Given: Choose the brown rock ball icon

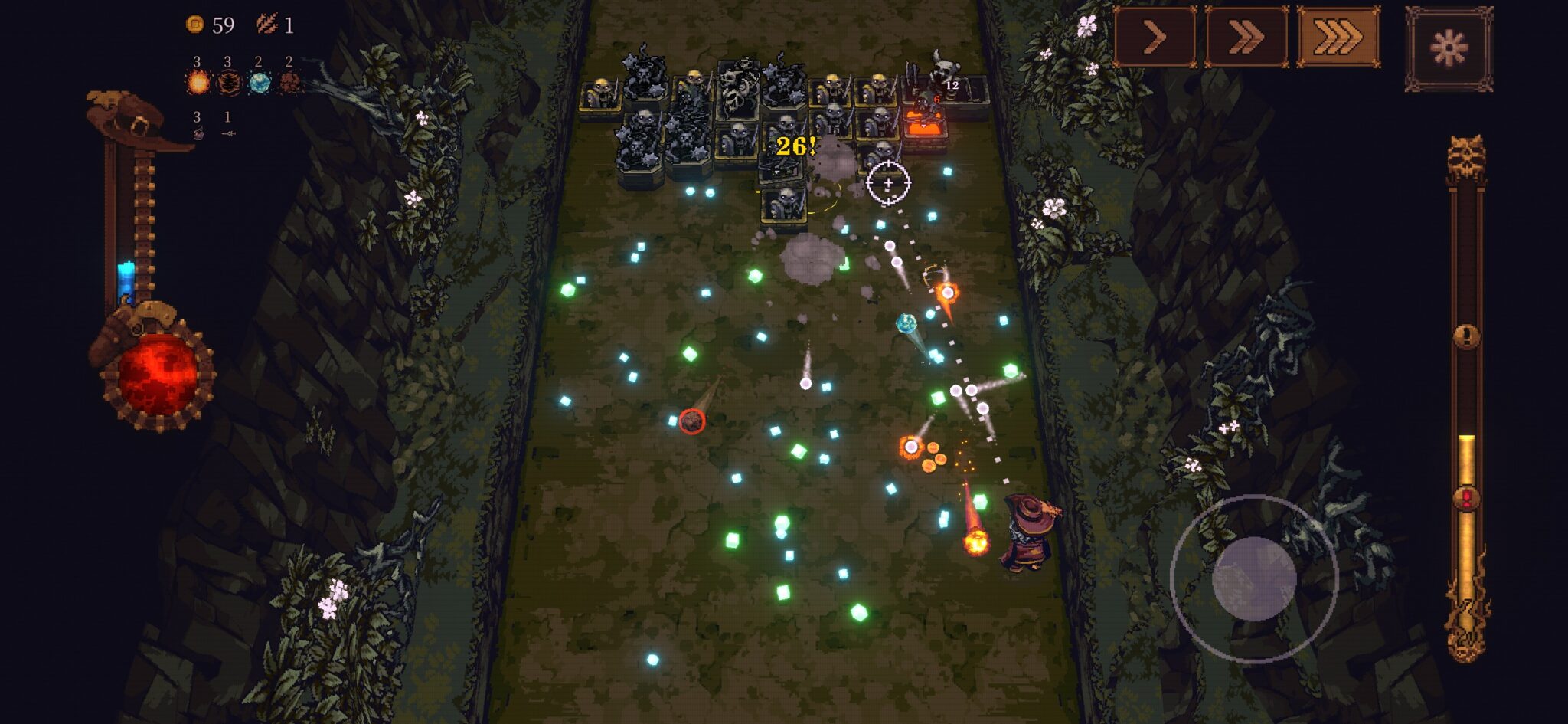Looking at the screenshot, I should click(x=289, y=82).
